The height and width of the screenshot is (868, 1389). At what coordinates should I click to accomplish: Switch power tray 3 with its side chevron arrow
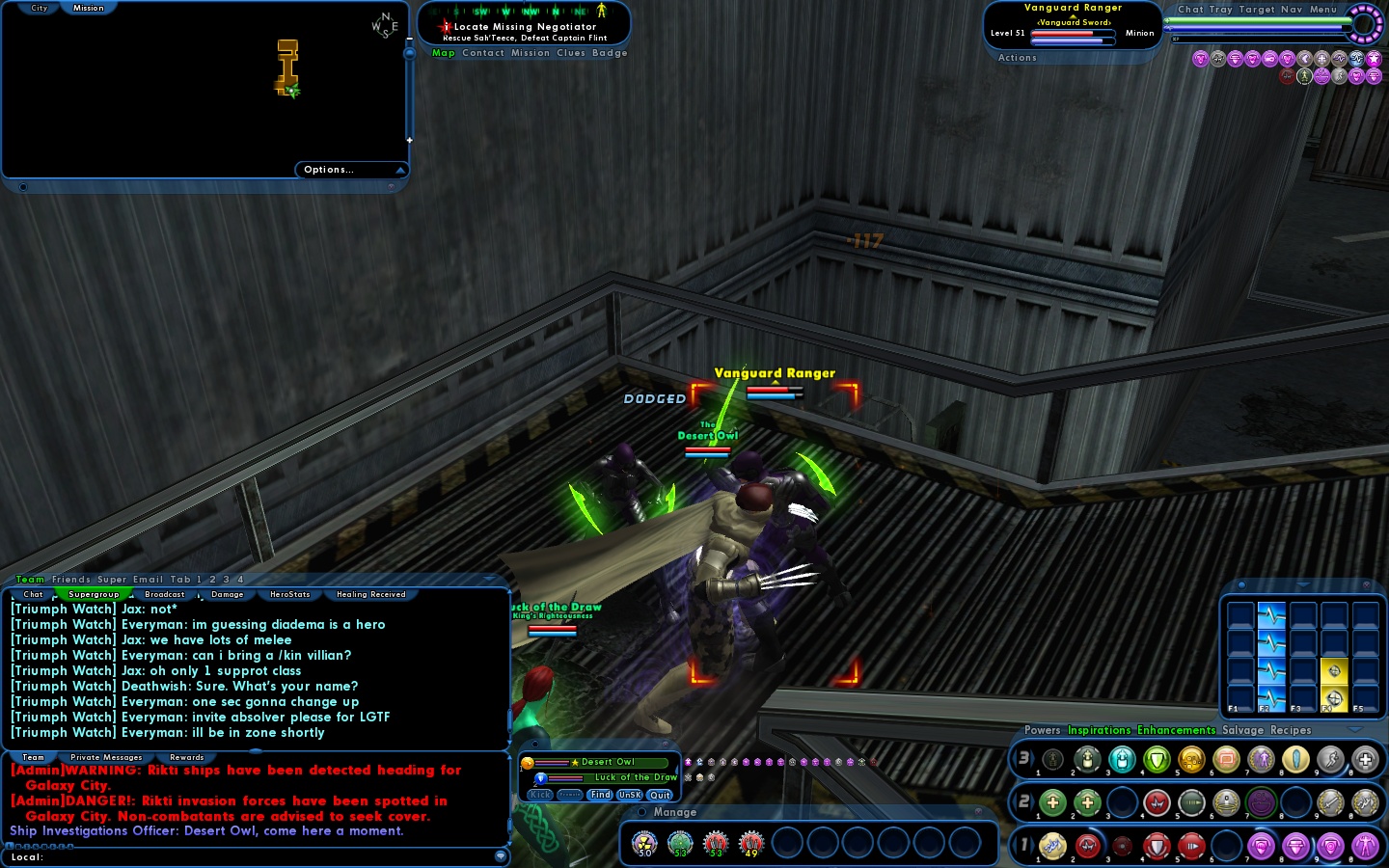pos(1034,759)
